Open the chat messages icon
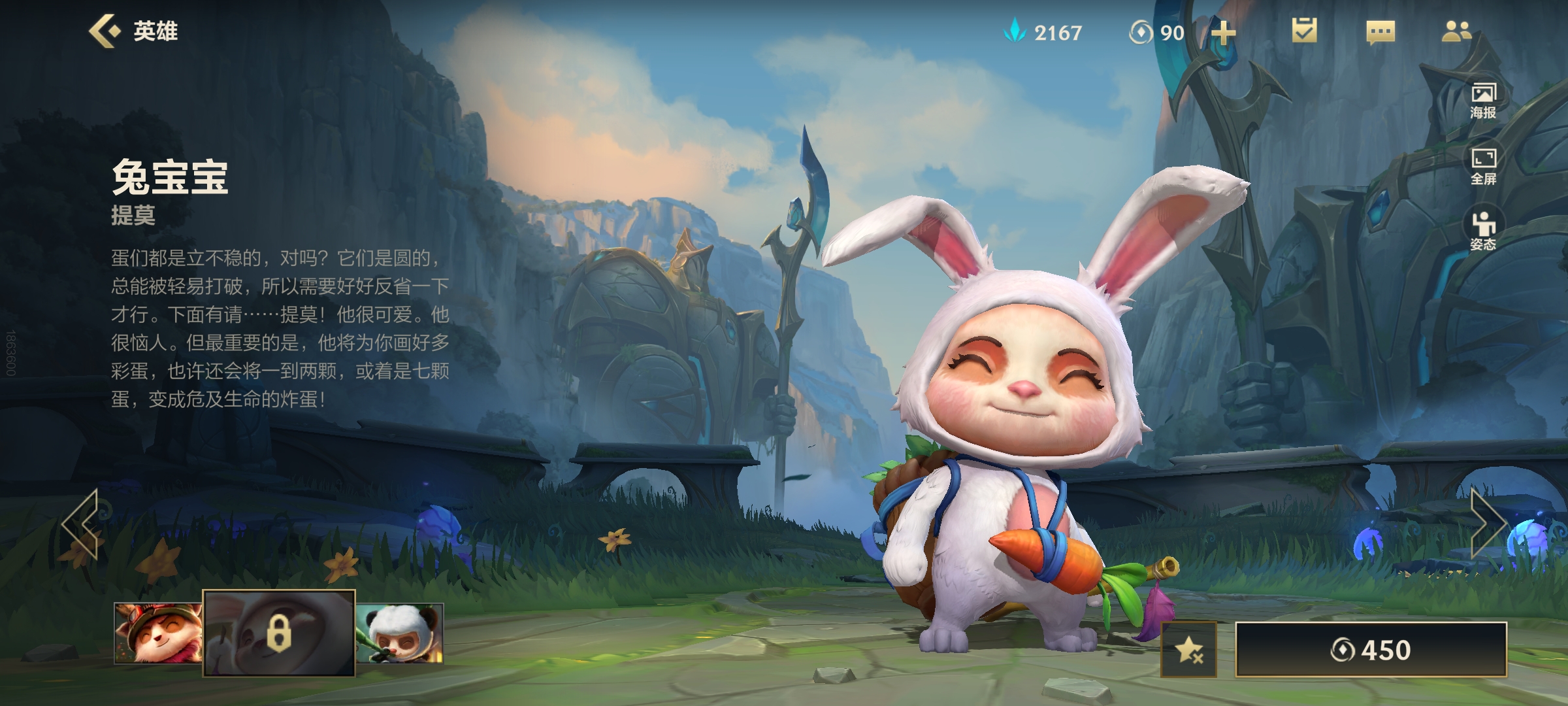The image size is (1568, 706). pyautogui.click(x=1380, y=32)
